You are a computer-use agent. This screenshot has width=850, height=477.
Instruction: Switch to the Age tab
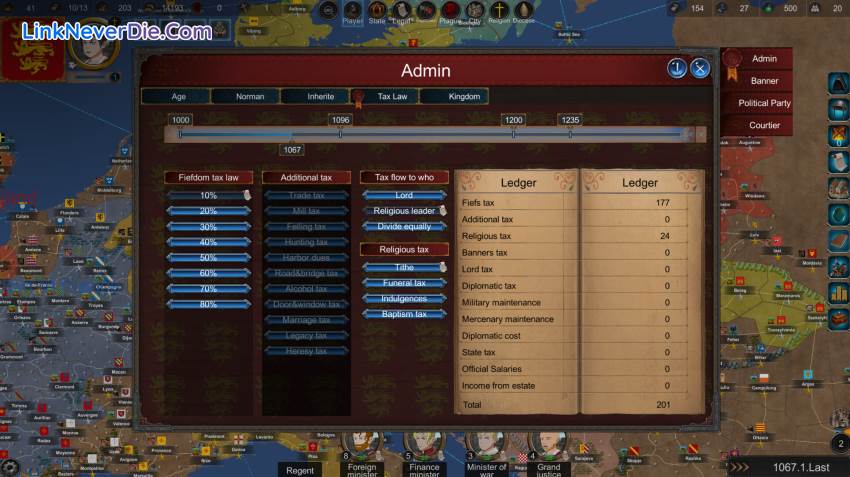(177, 97)
